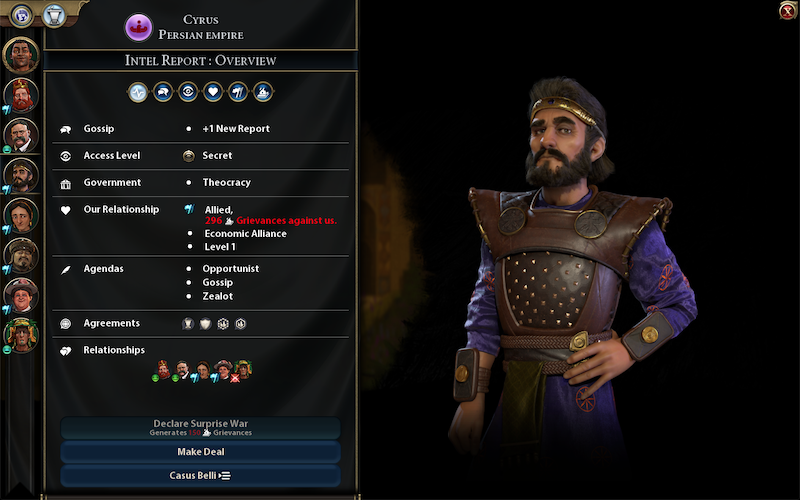Close the diplomacy screen
This screenshot has width=800, height=500.
pyautogui.click(x=787, y=11)
